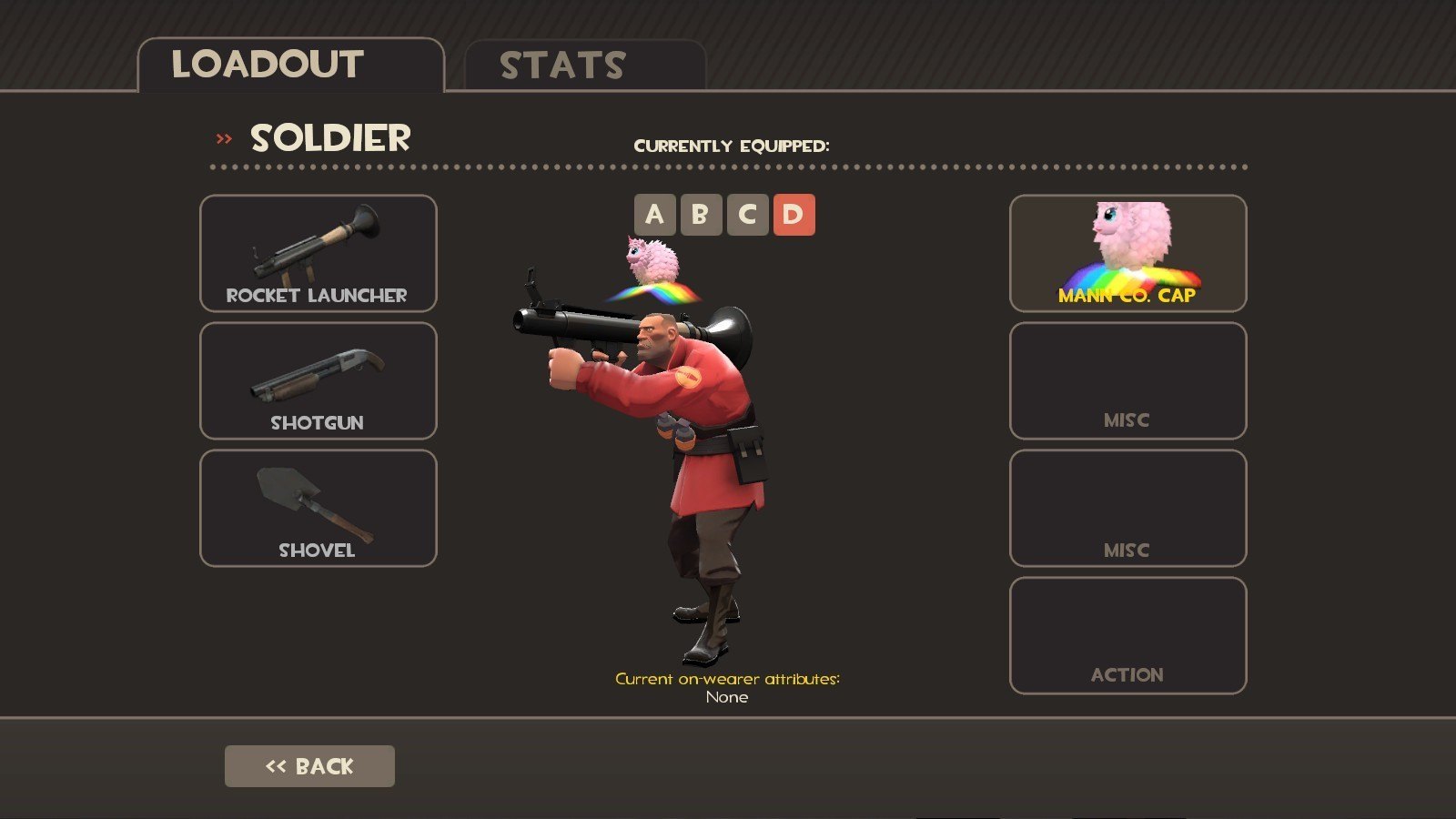Switch to the Stats tab
Viewport: 1456px width, 819px height.
click(584, 66)
